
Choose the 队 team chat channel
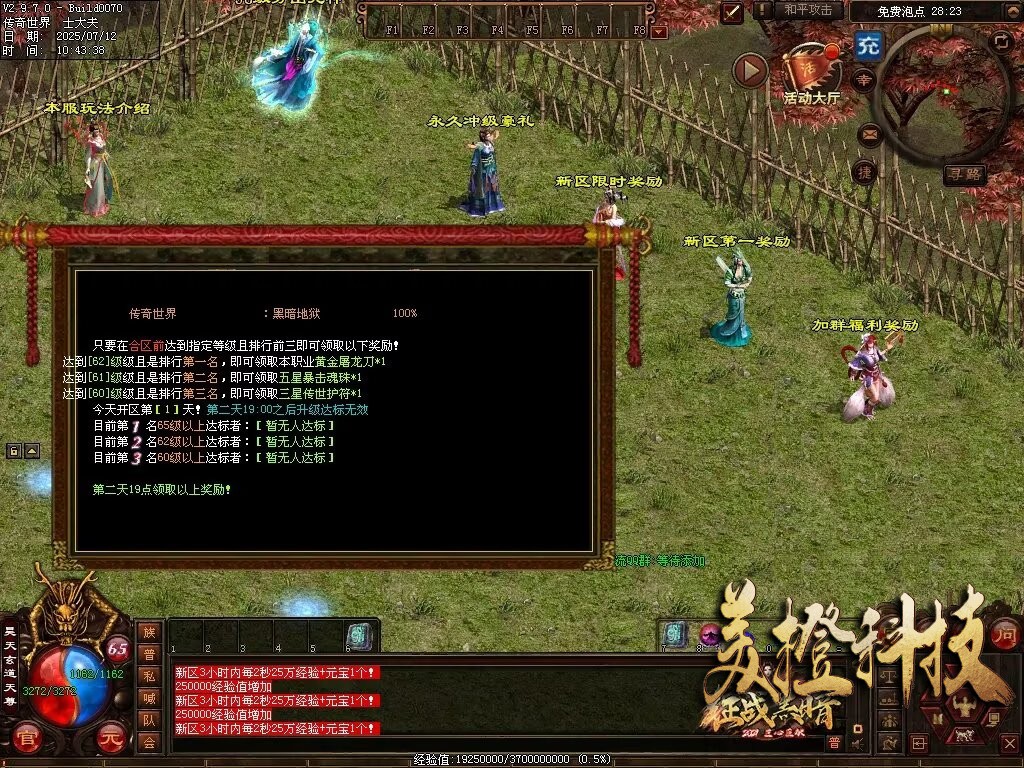[x=149, y=720]
